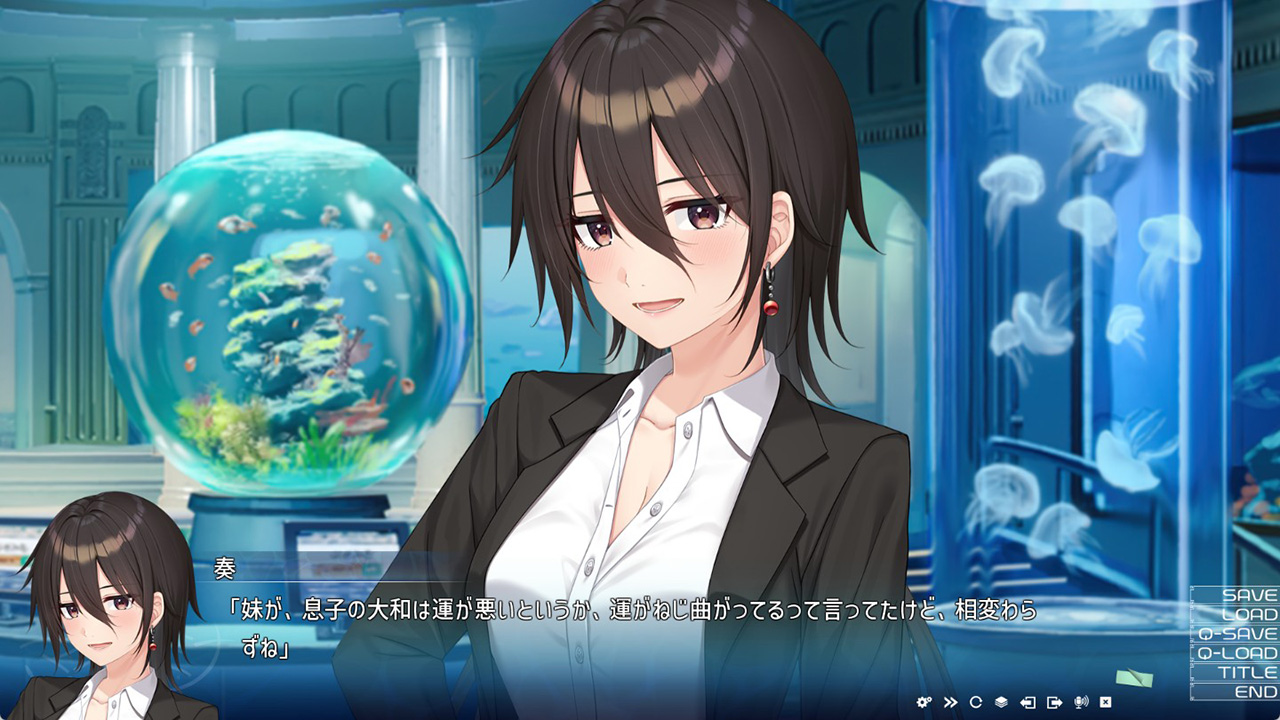
Task: Choose Q-LOAD to quick load
Action: [1236, 653]
